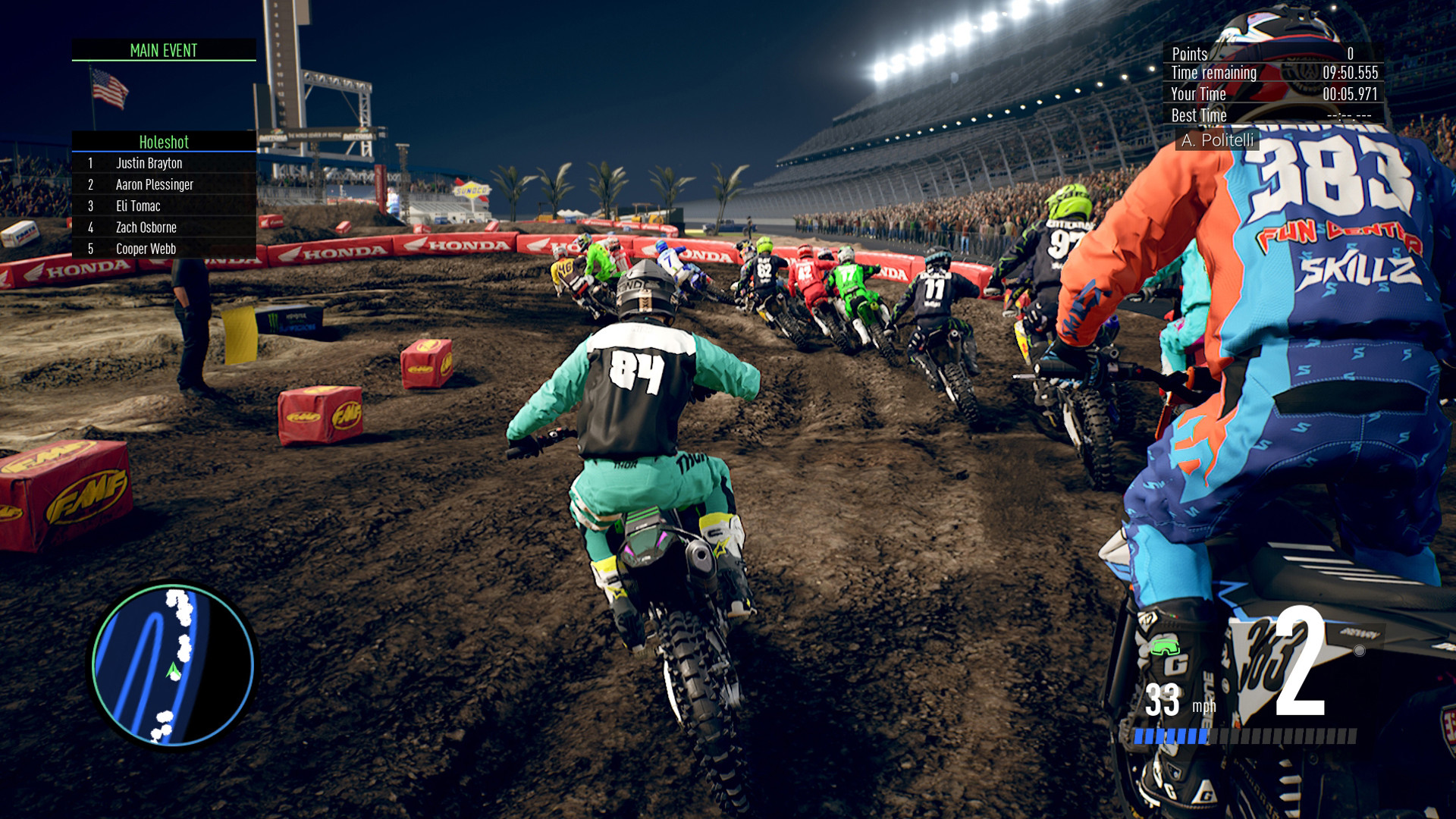Select Eli Tomac from the standings
1456x819 pixels.
coord(139,206)
